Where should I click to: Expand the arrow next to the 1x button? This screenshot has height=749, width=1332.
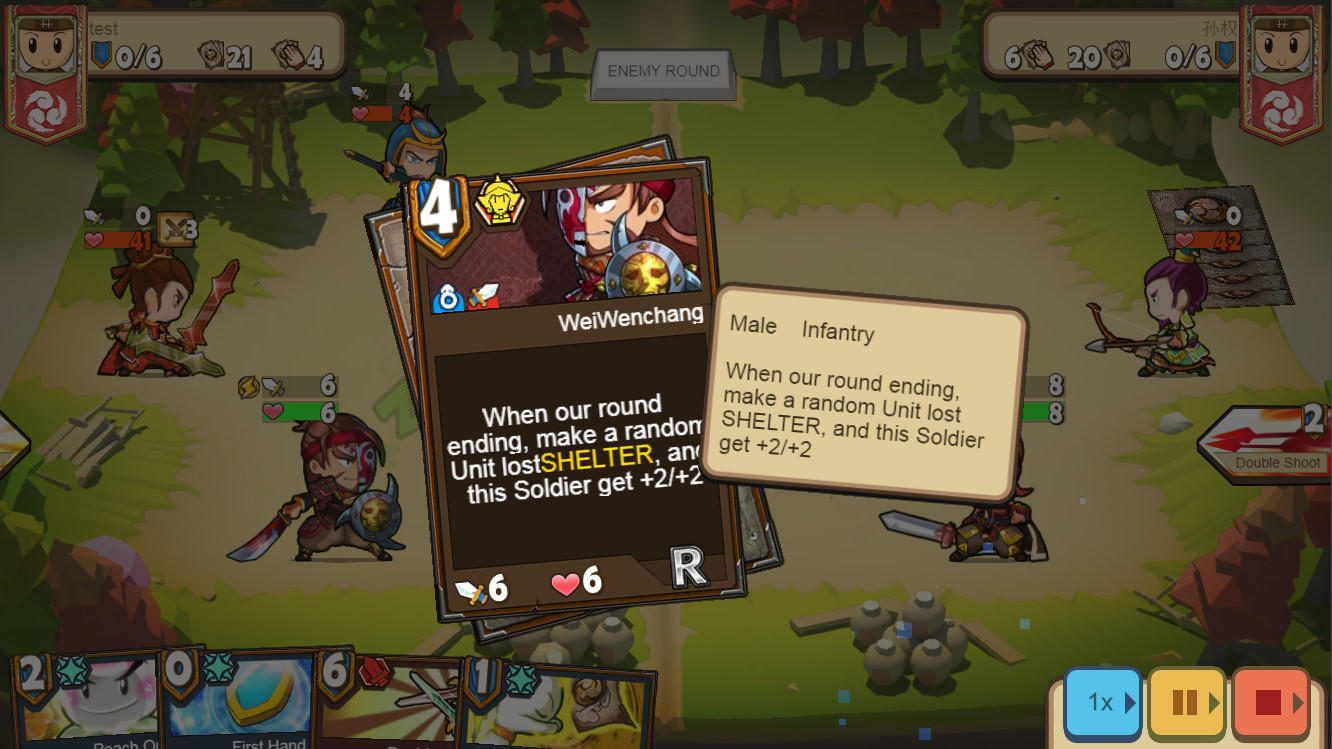point(1128,704)
